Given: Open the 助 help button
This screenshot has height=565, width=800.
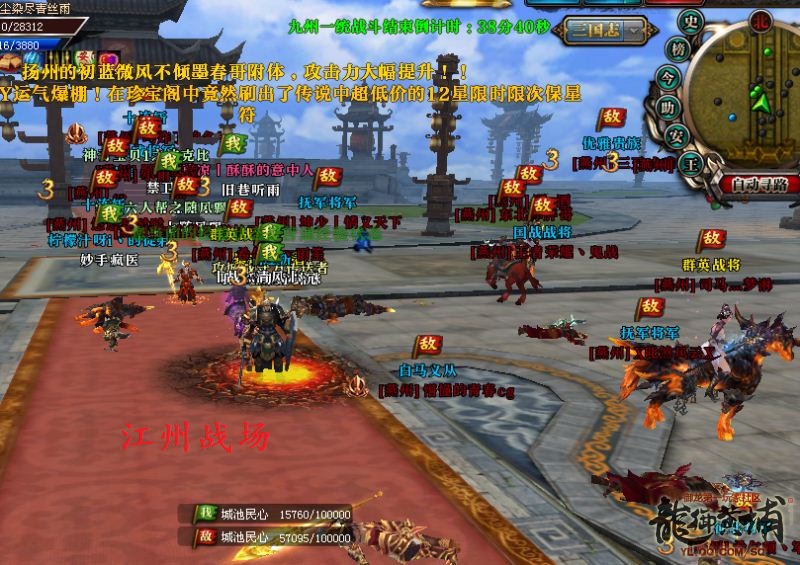Looking at the screenshot, I should coord(669,107).
